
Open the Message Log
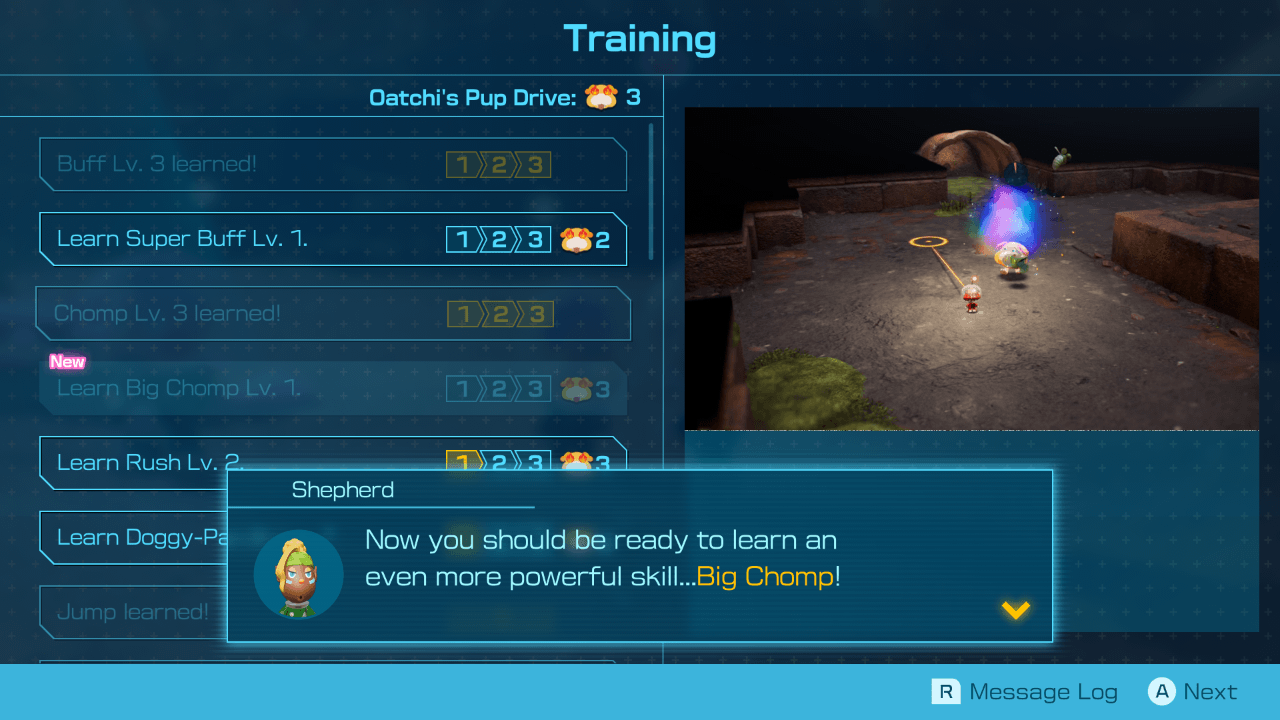[x=1043, y=691]
